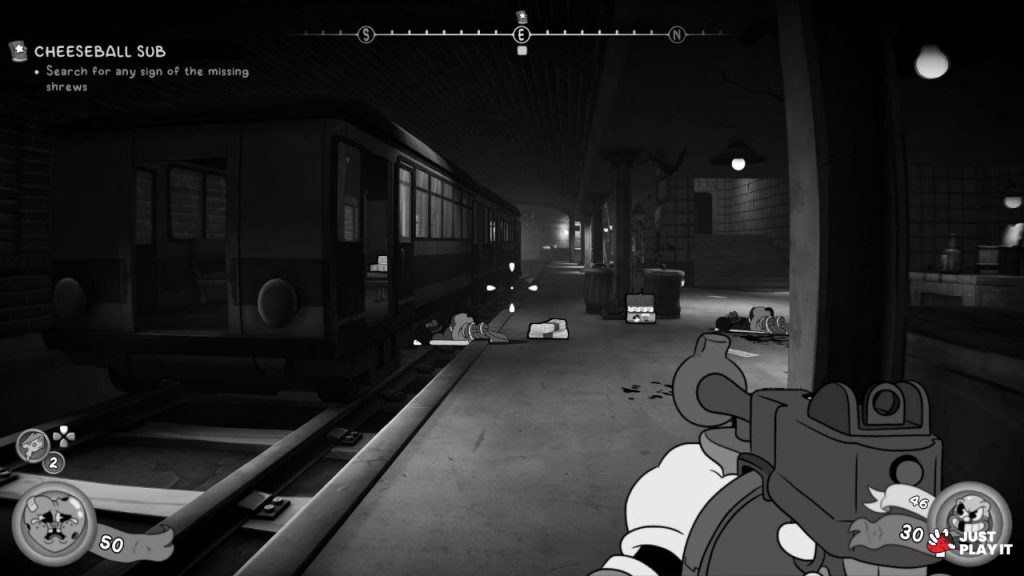Click the heart-shaped health portrait

pos(54,522)
